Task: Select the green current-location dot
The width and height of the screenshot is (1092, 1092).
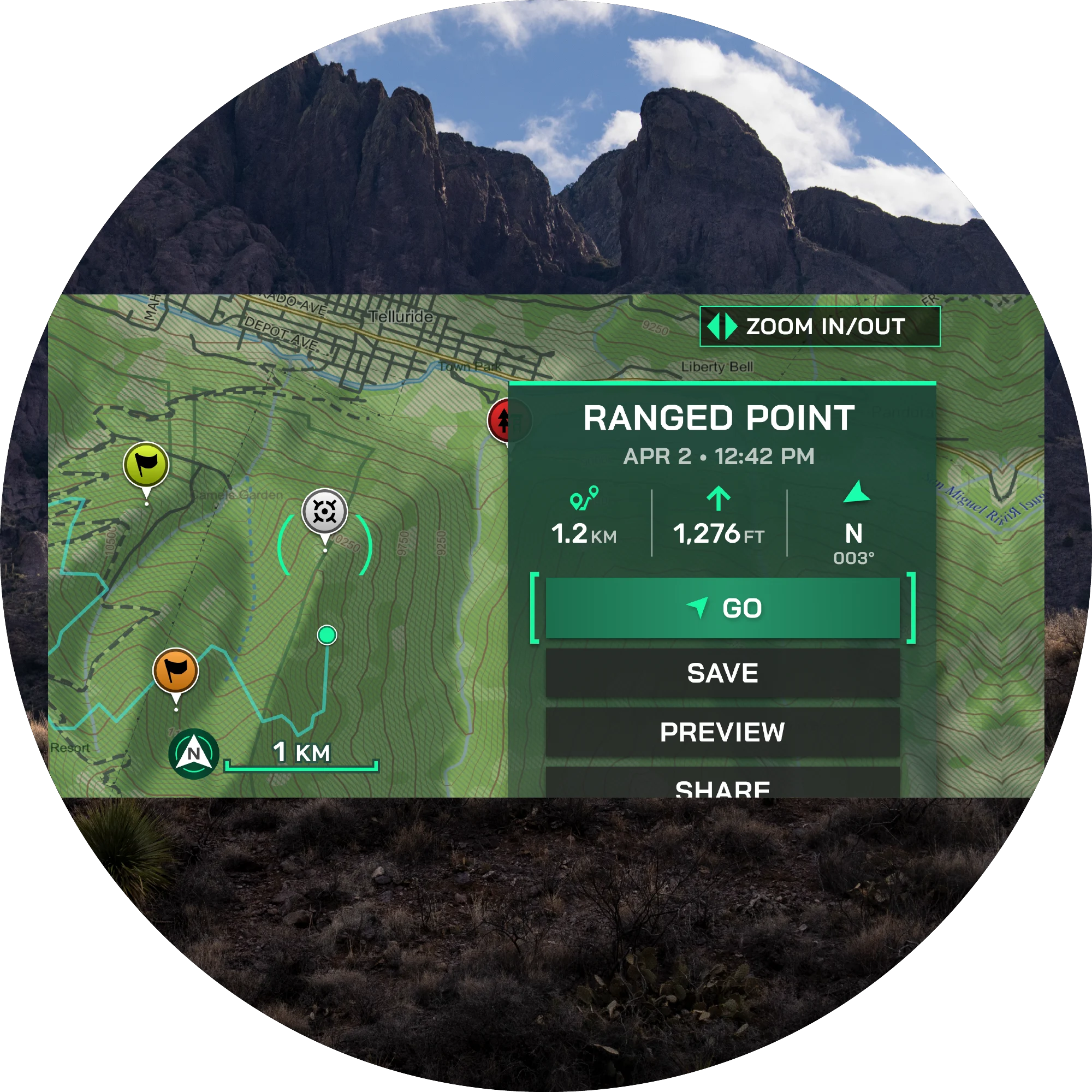Action: click(327, 635)
